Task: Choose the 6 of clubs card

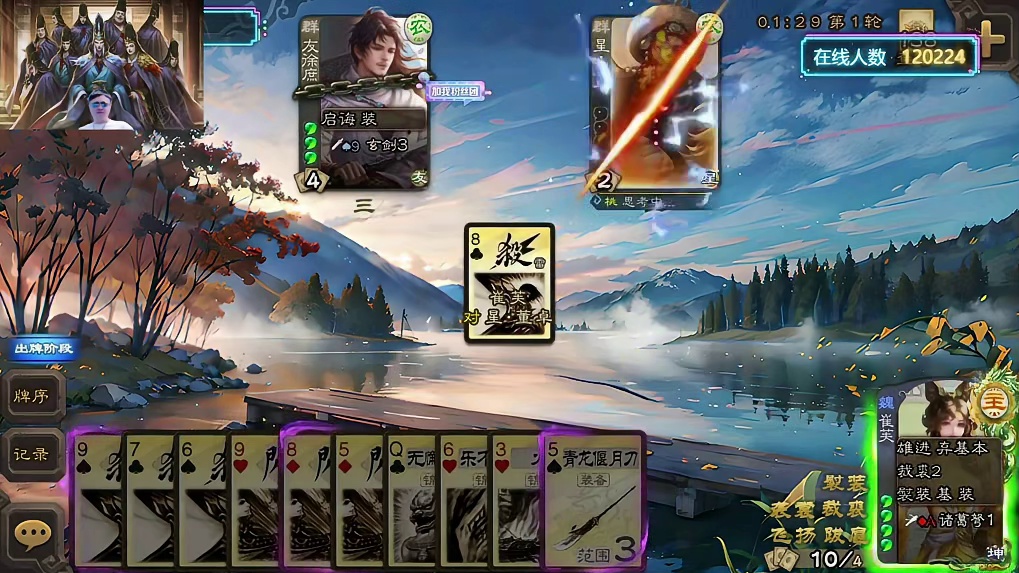Action: (x=202, y=500)
